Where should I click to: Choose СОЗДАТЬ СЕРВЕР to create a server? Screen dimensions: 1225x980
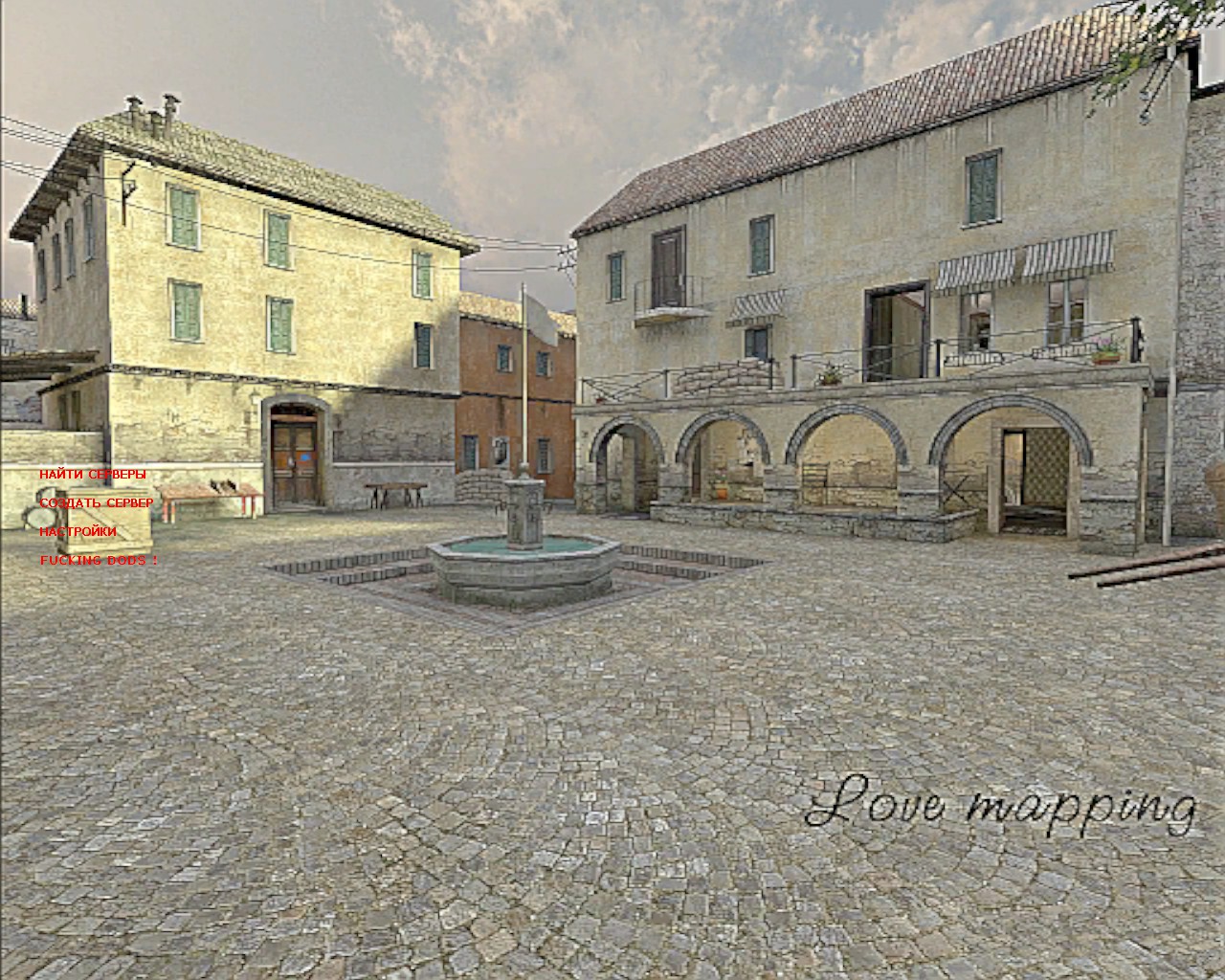point(96,503)
